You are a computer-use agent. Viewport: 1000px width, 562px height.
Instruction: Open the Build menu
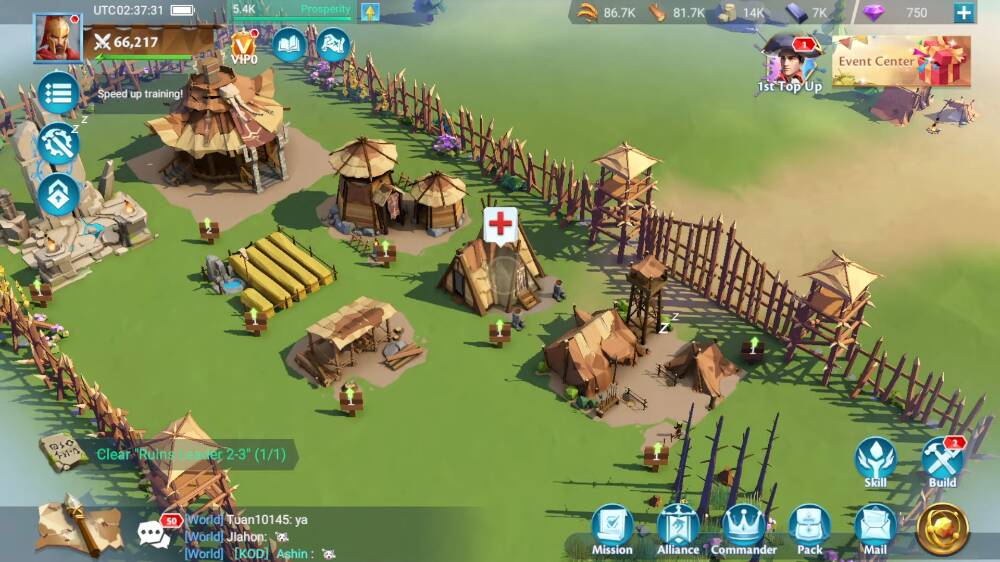942,463
